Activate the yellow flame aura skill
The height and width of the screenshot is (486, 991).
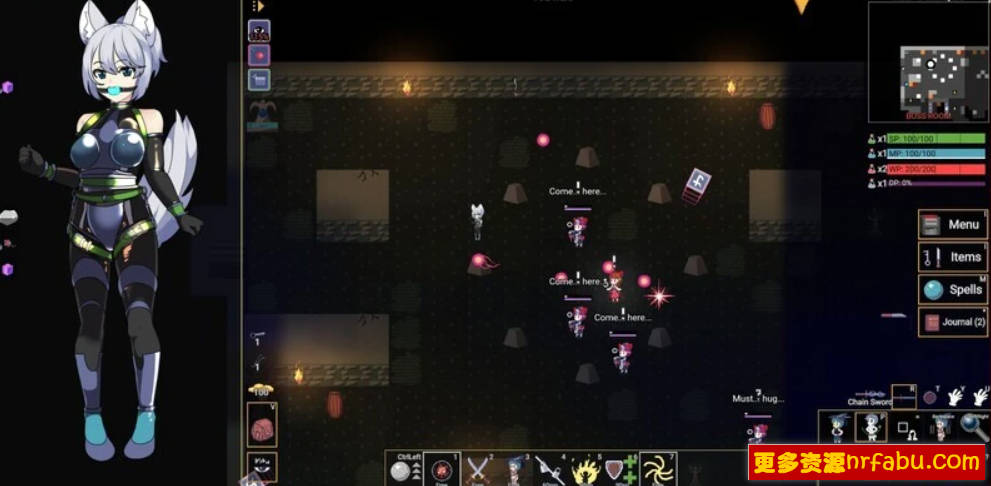point(584,470)
